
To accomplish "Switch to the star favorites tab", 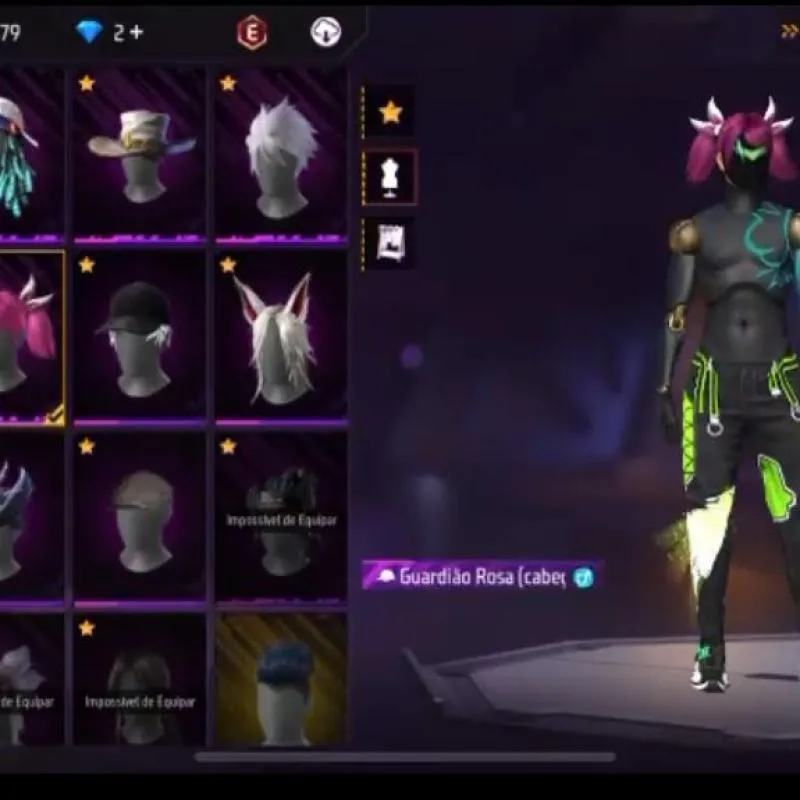I will pyautogui.click(x=390, y=112).
